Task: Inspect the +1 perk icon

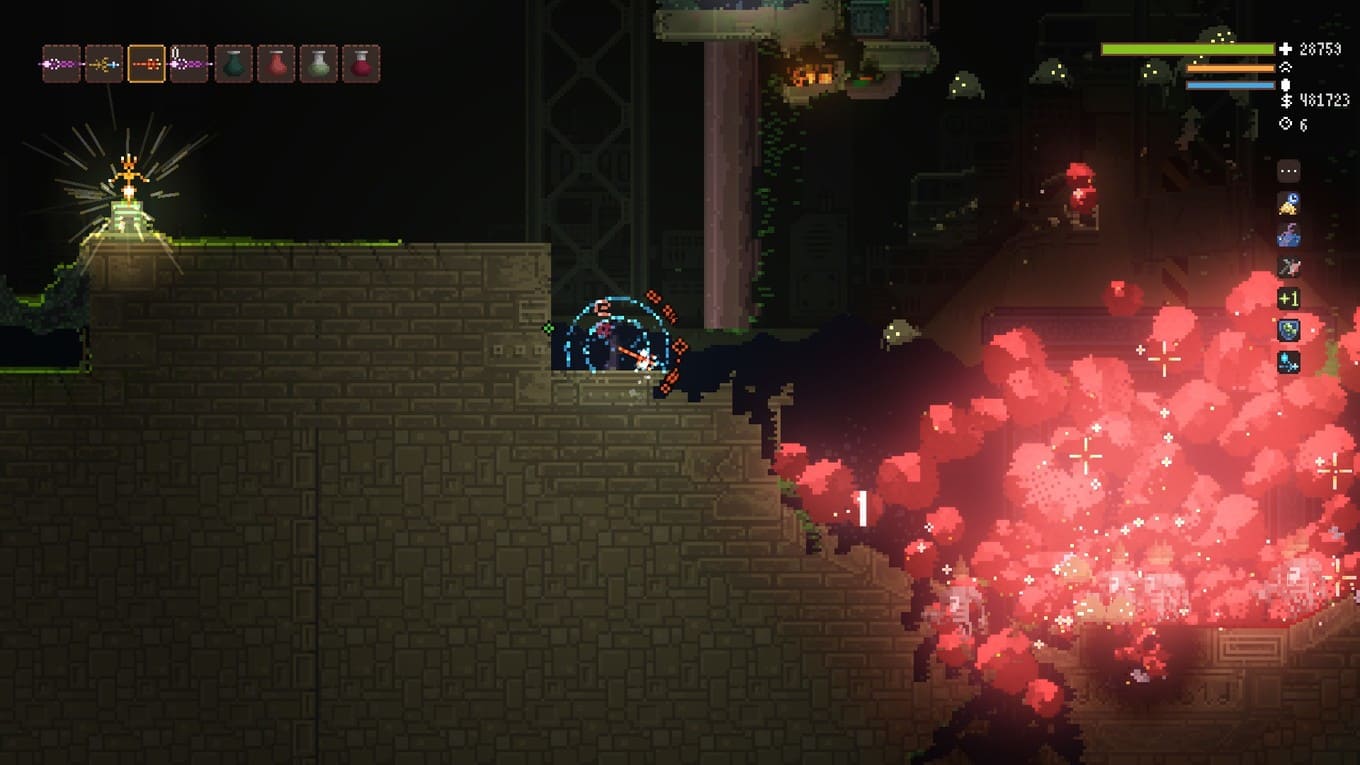Action: pos(1289,298)
